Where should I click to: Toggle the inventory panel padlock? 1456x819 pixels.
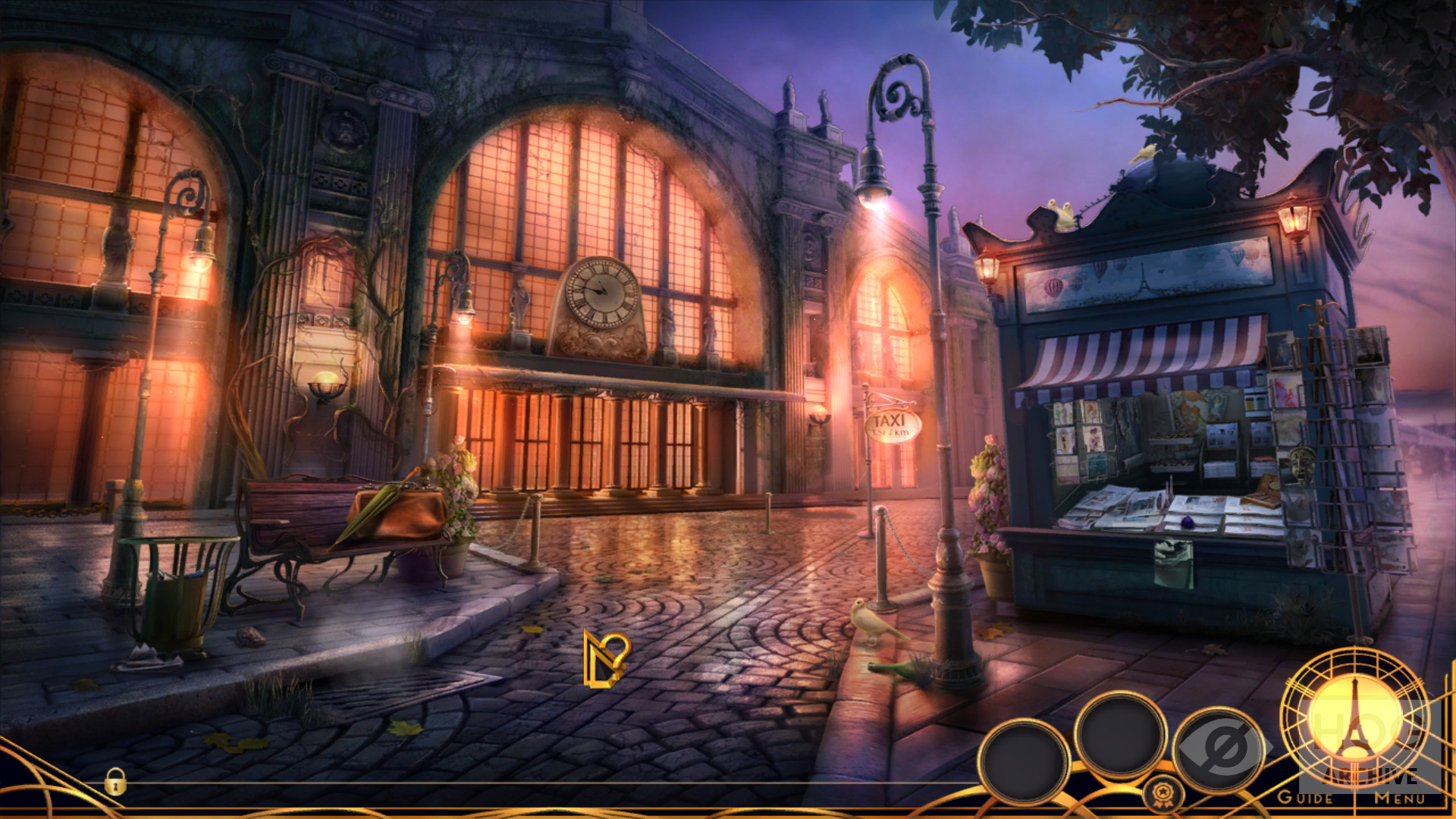click(x=115, y=782)
